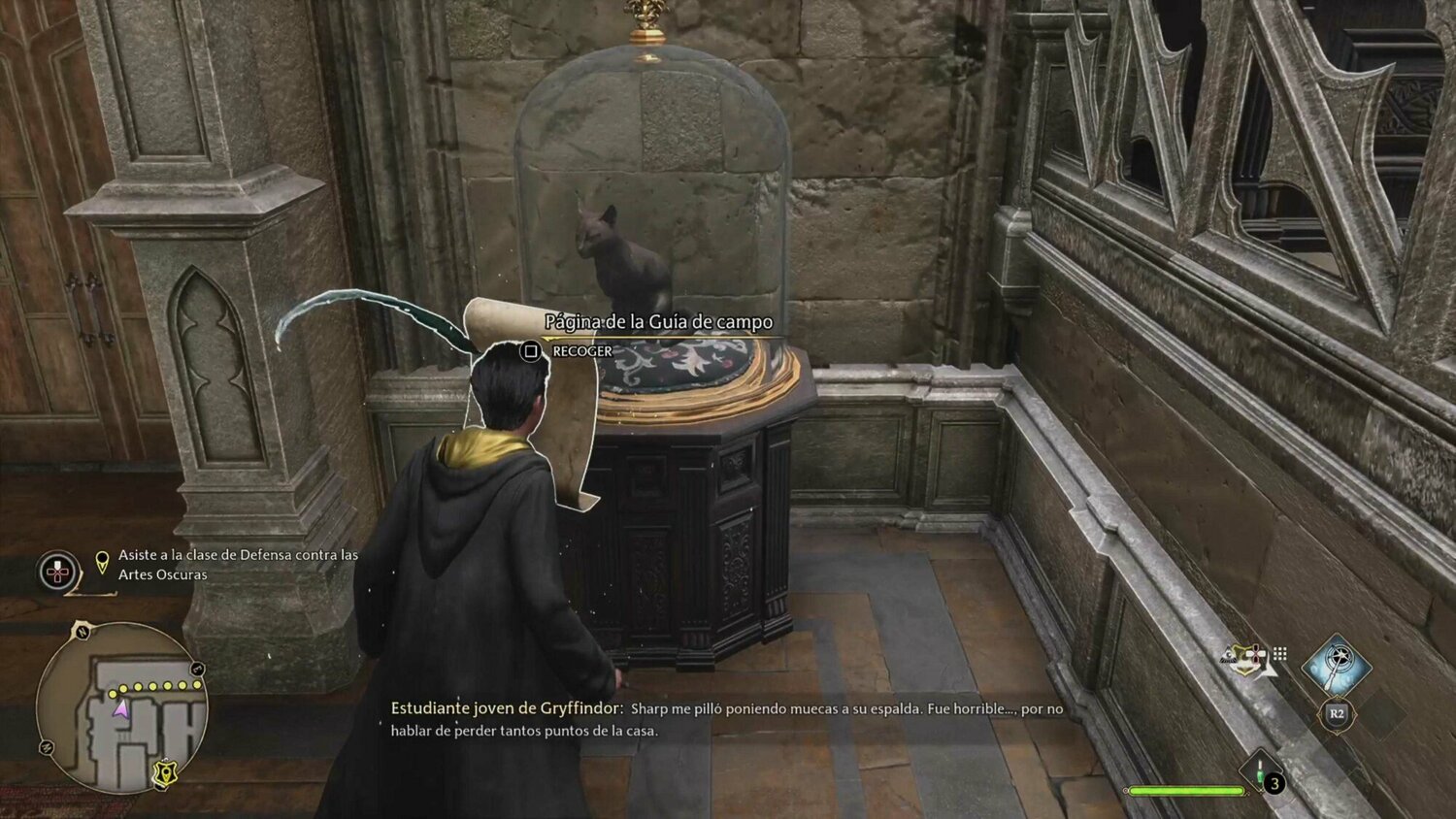Viewport: 1456px width, 819px height.
Task: Click the Square button icon in the RECOGER prompt
Action: pyautogui.click(x=532, y=350)
